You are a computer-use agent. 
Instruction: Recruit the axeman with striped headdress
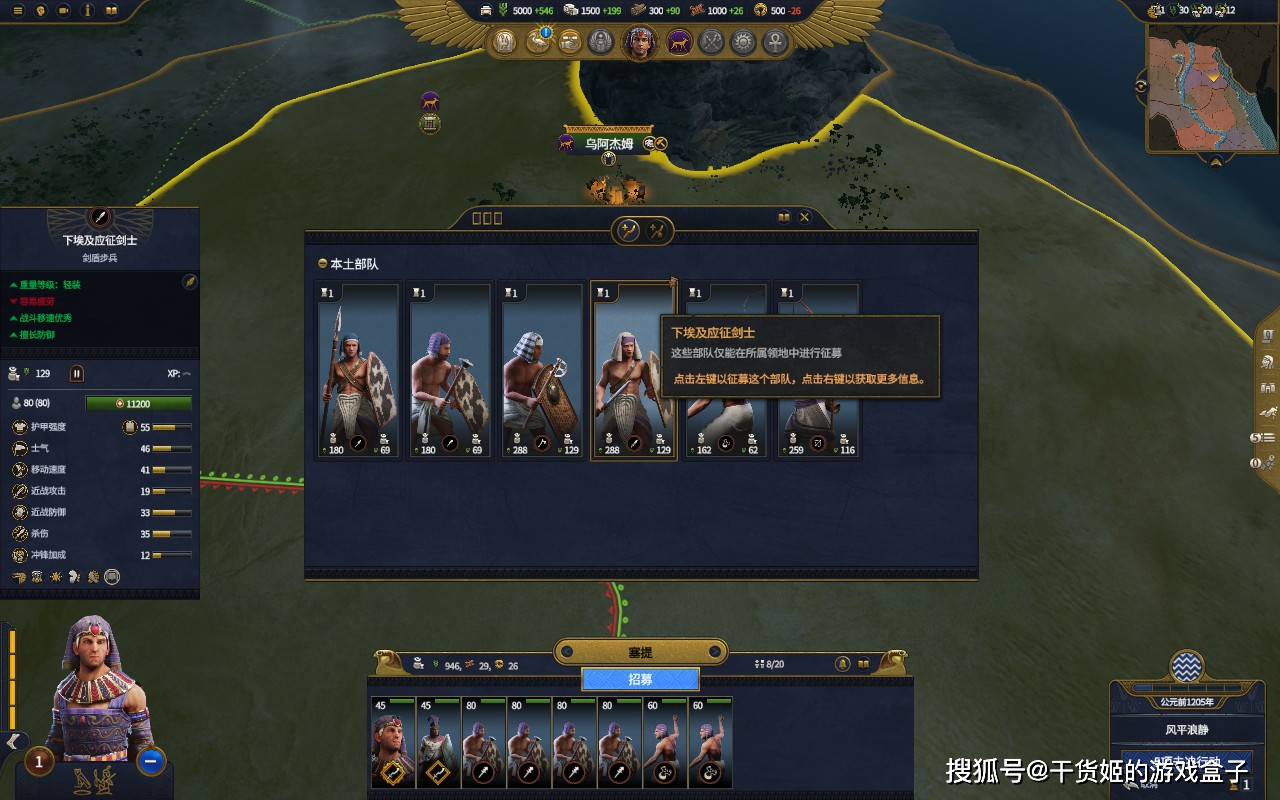541,370
